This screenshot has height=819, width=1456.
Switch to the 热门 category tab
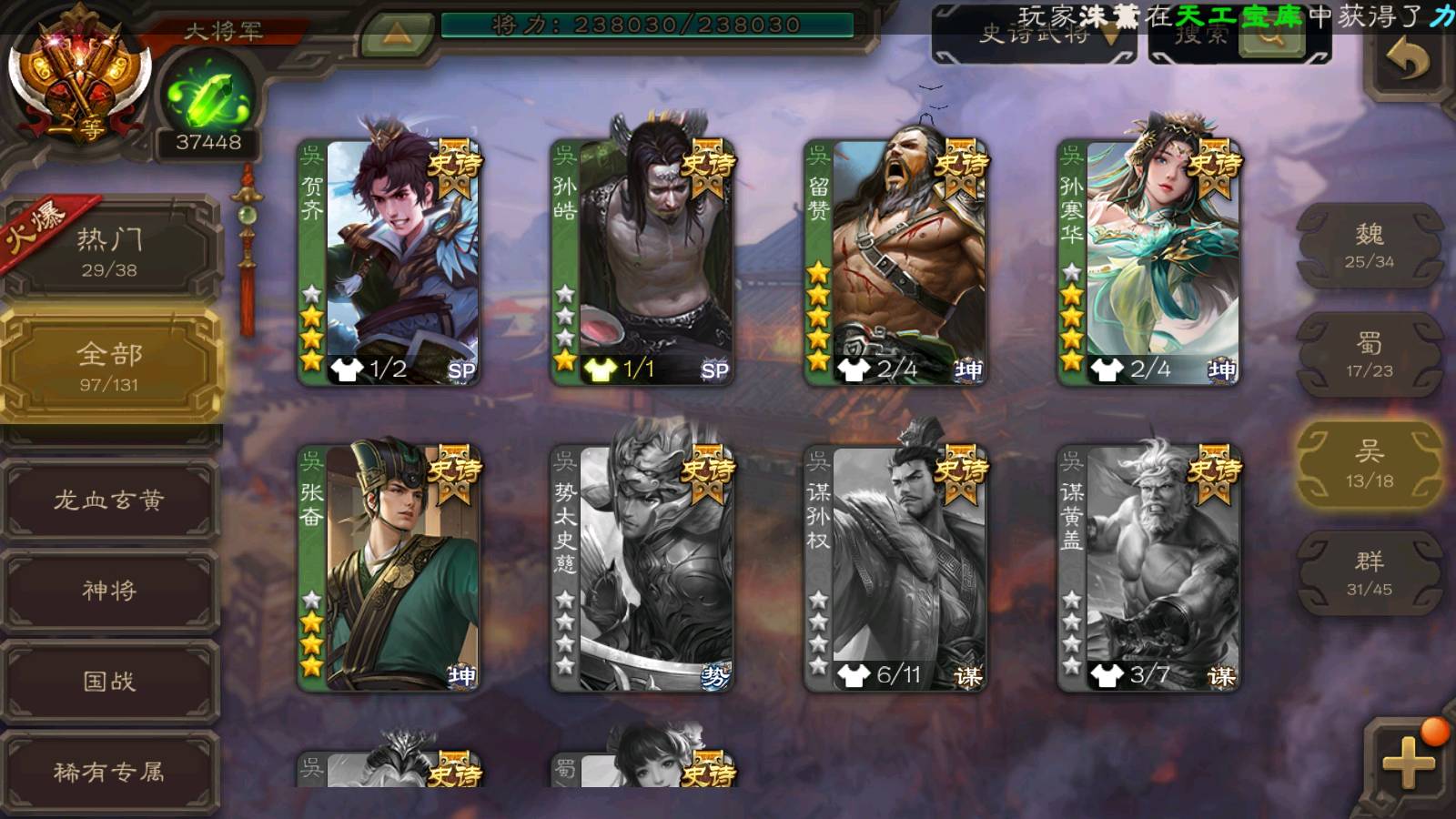click(110, 251)
